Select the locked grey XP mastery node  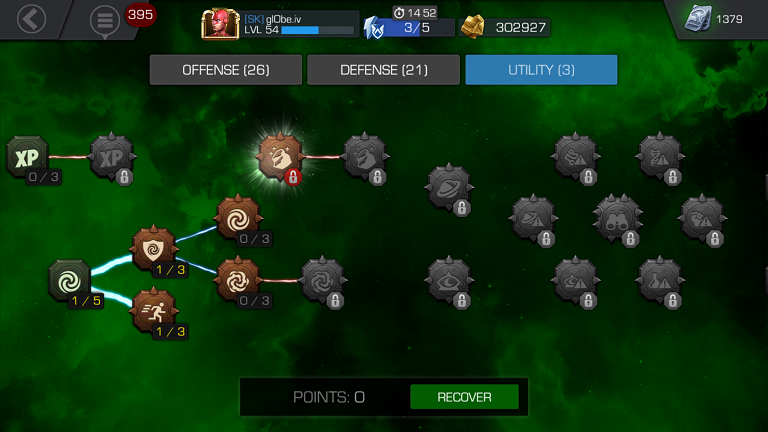click(x=112, y=157)
